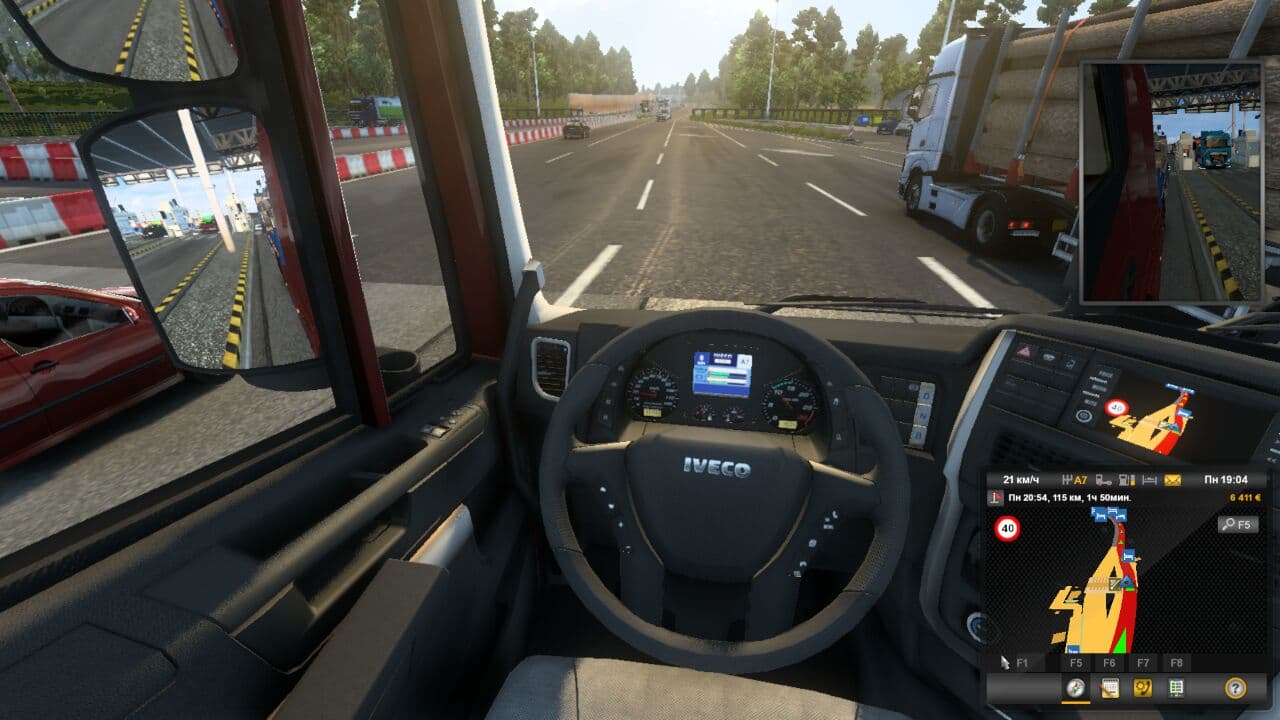Click the right side mirror preview window
This screenshot has width=1280, height=720.
pos(1175,180)
